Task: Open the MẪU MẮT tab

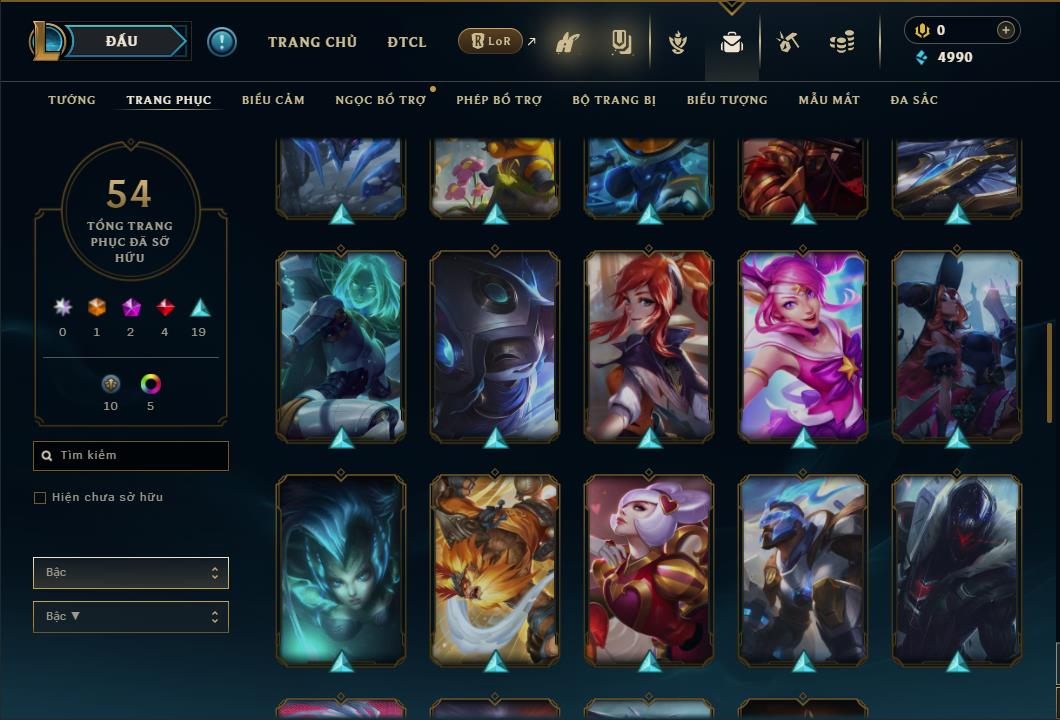Action: point(829,100)
